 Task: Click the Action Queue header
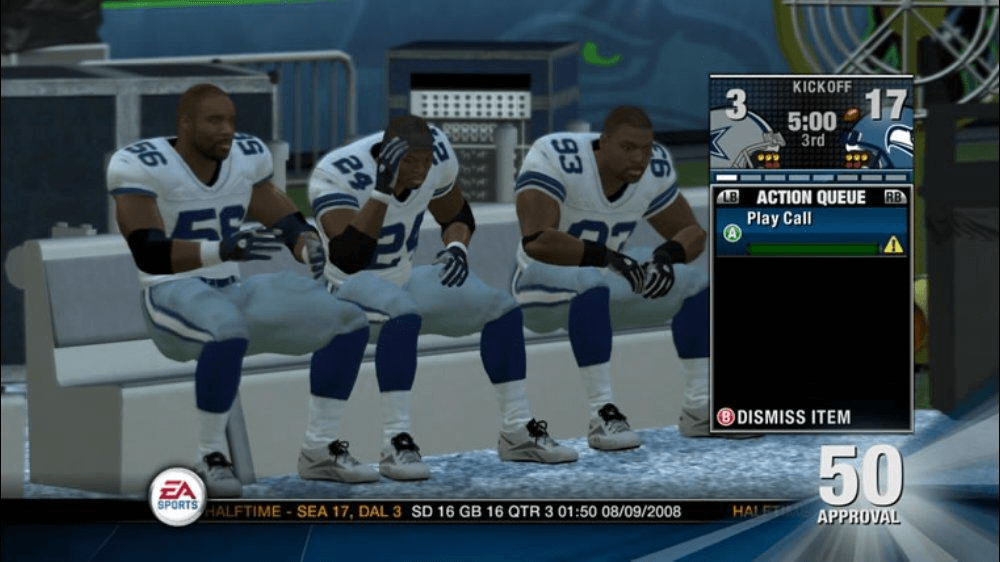tap(811, 198)
